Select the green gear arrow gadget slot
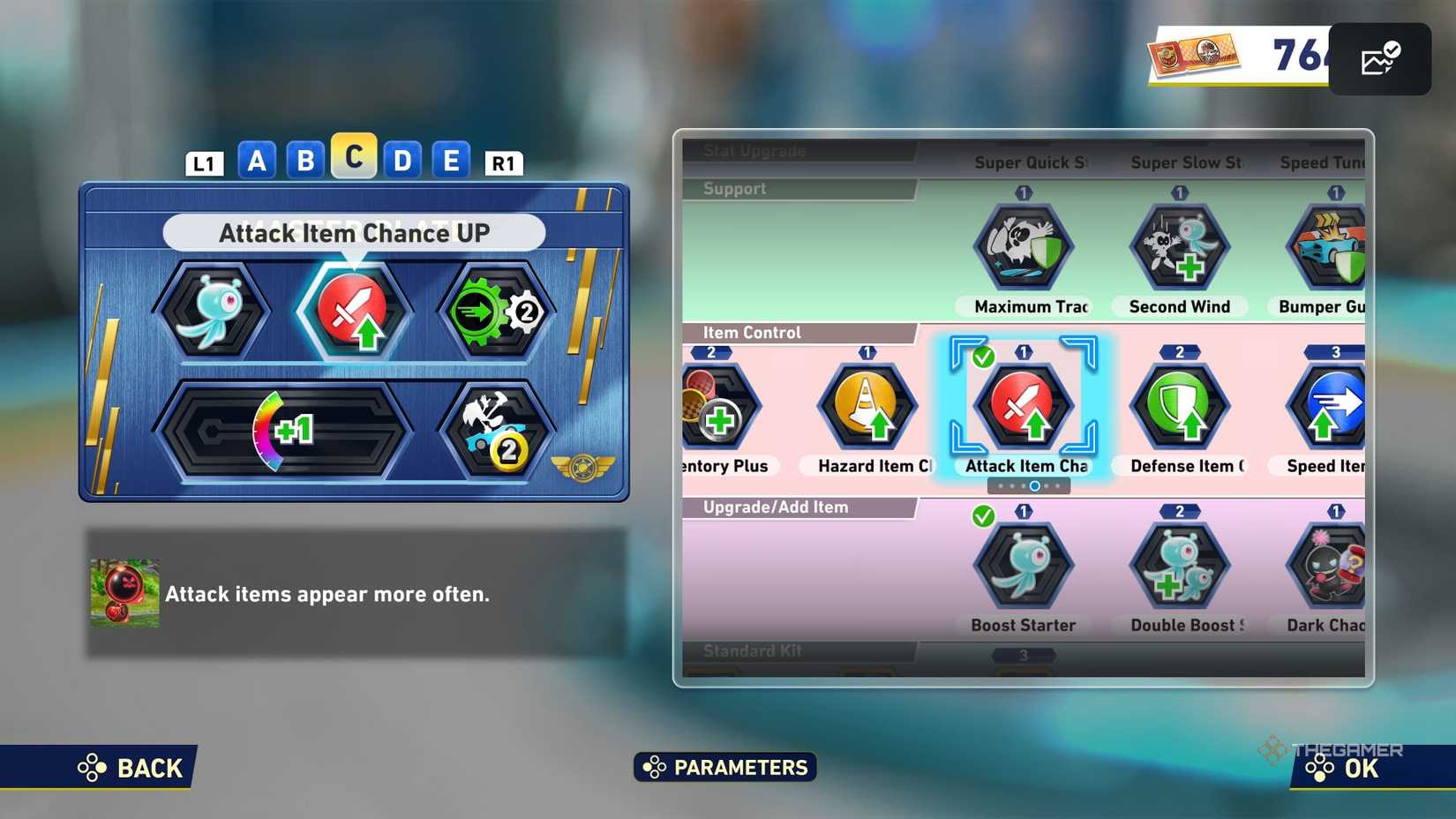This screenshot has width=1456, height=819. (496, 311)
